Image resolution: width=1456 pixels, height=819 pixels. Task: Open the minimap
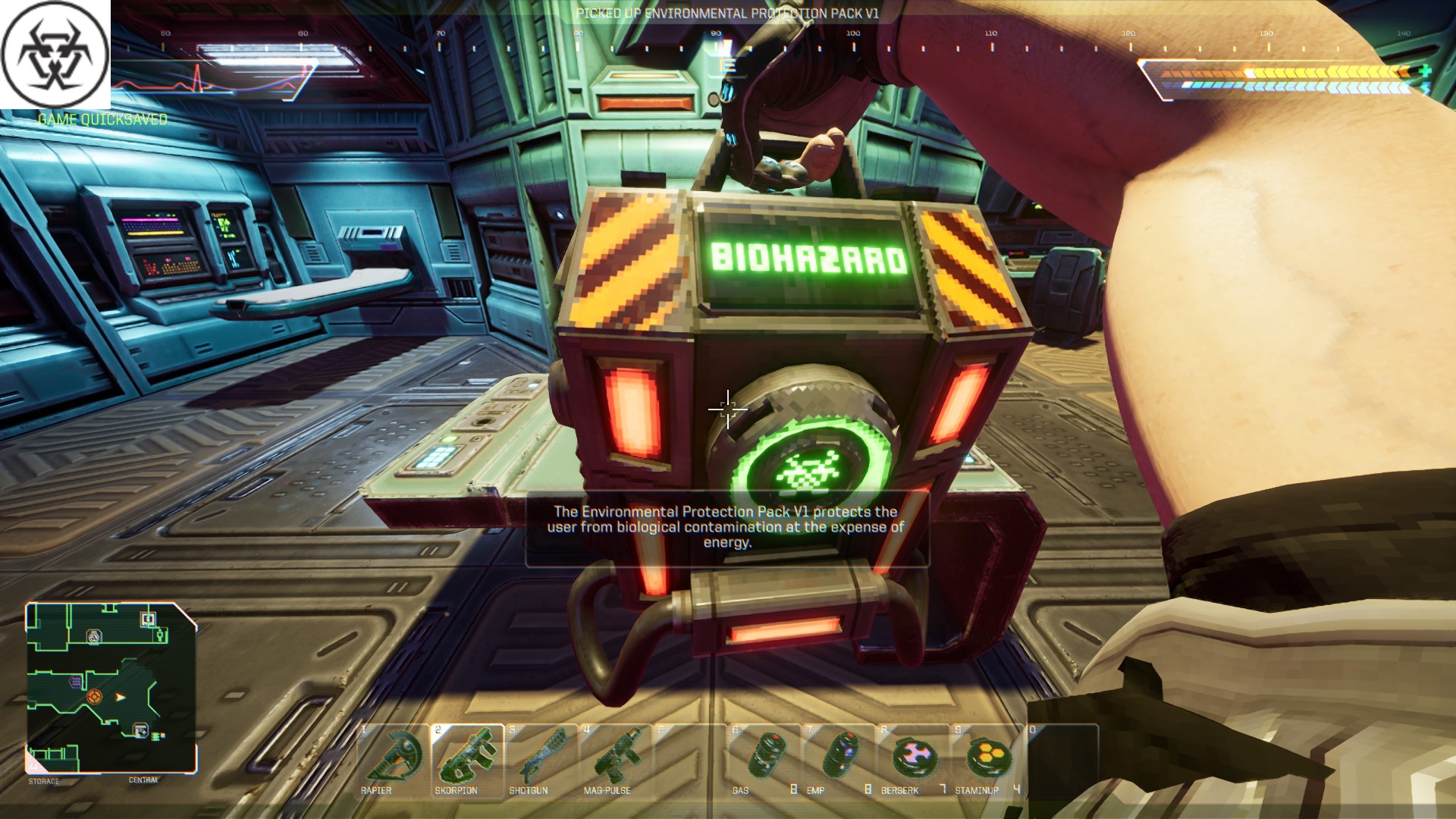[111, 687]
